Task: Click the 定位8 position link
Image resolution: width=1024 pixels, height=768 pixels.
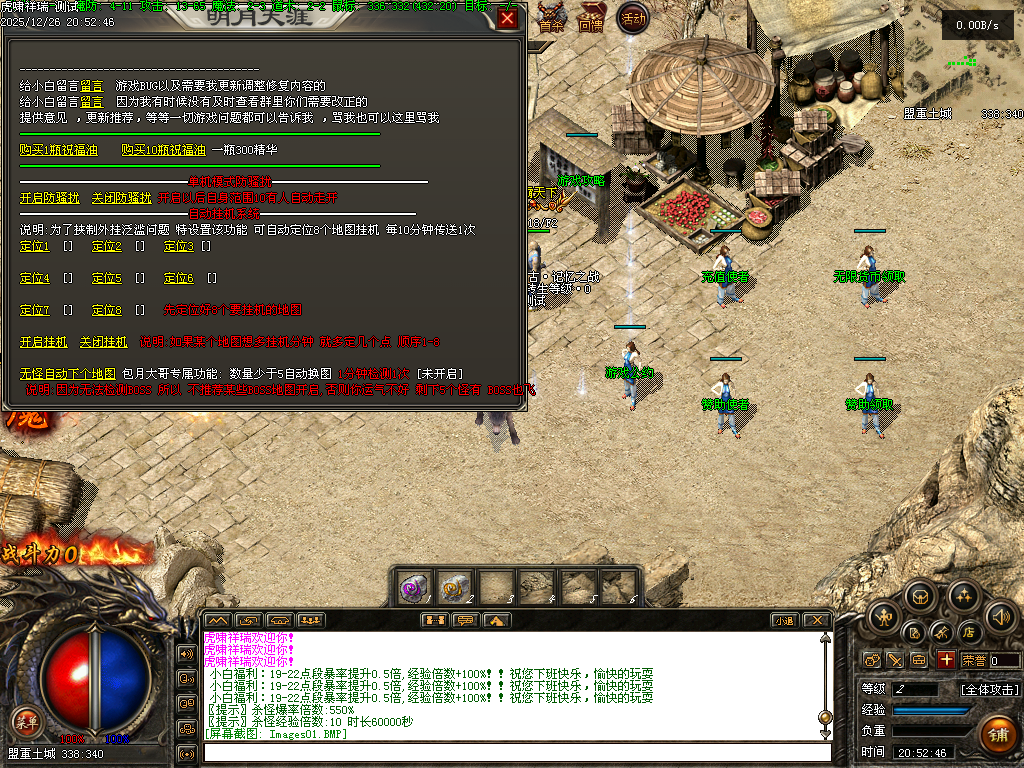Action: pos(107,310)
